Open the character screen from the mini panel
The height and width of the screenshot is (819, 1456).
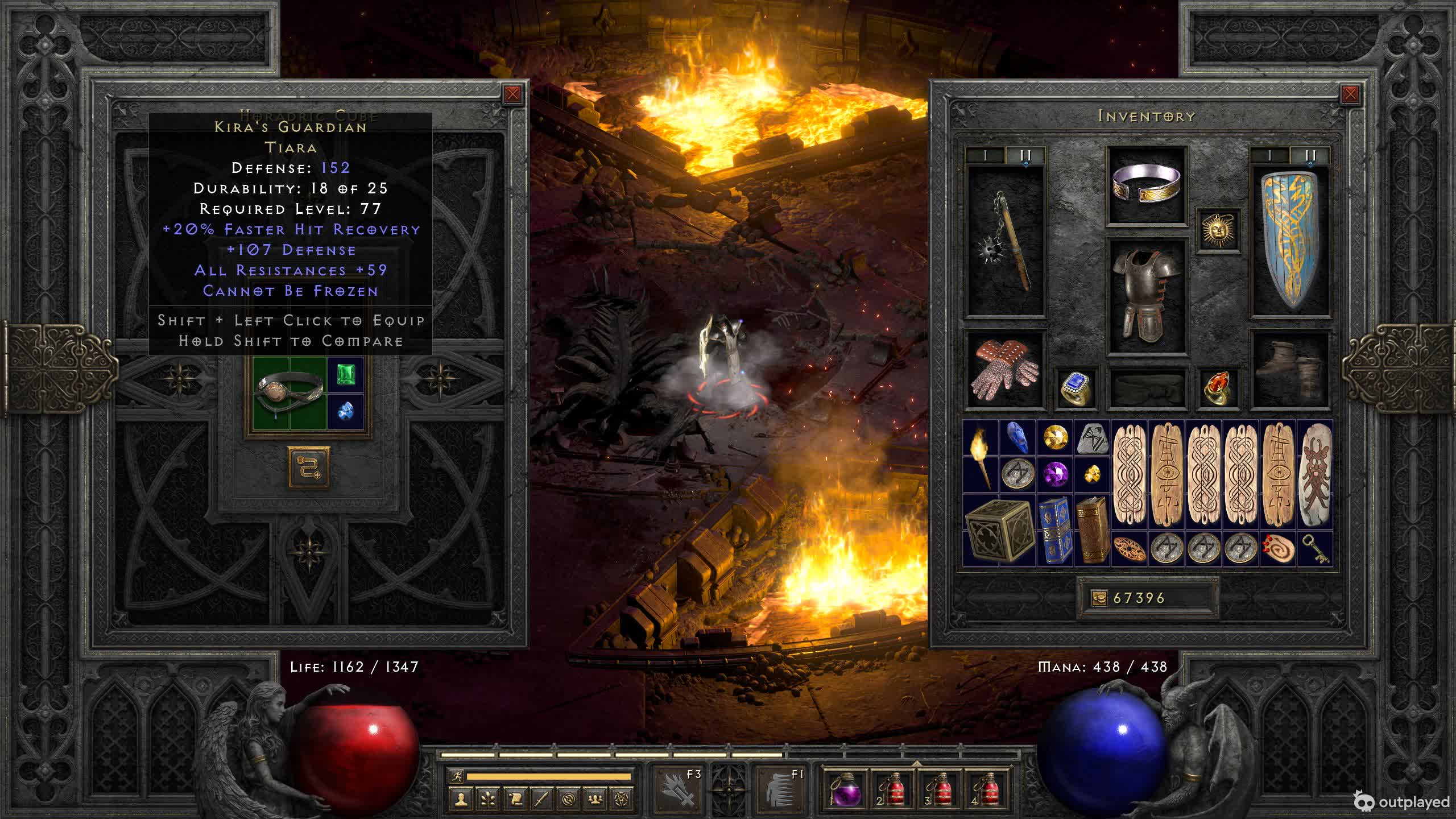tap(461, 799)
